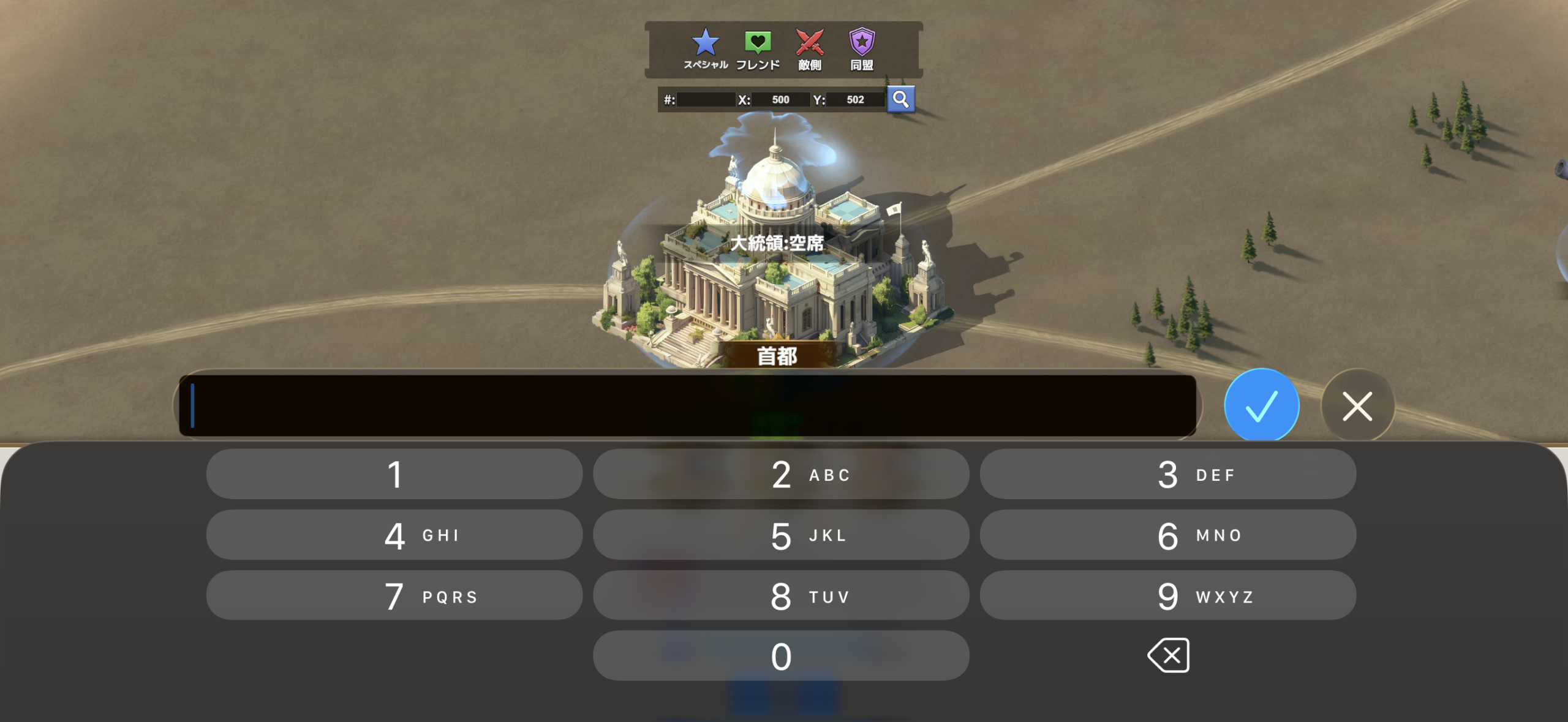Screen dimensions: 1568x722
Task: Tap the 7 PQRS key
Action: click(x=394, y=596)
